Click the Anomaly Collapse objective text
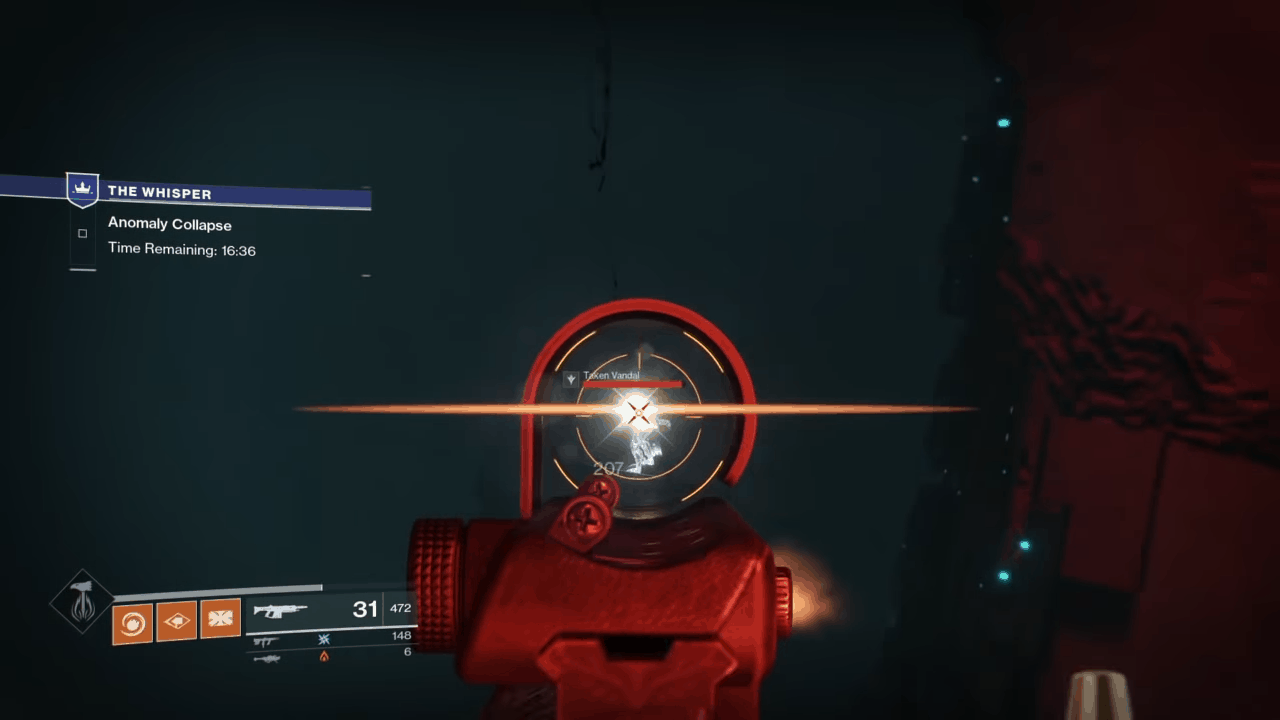The image size is (1280, 720). point(169,224)
